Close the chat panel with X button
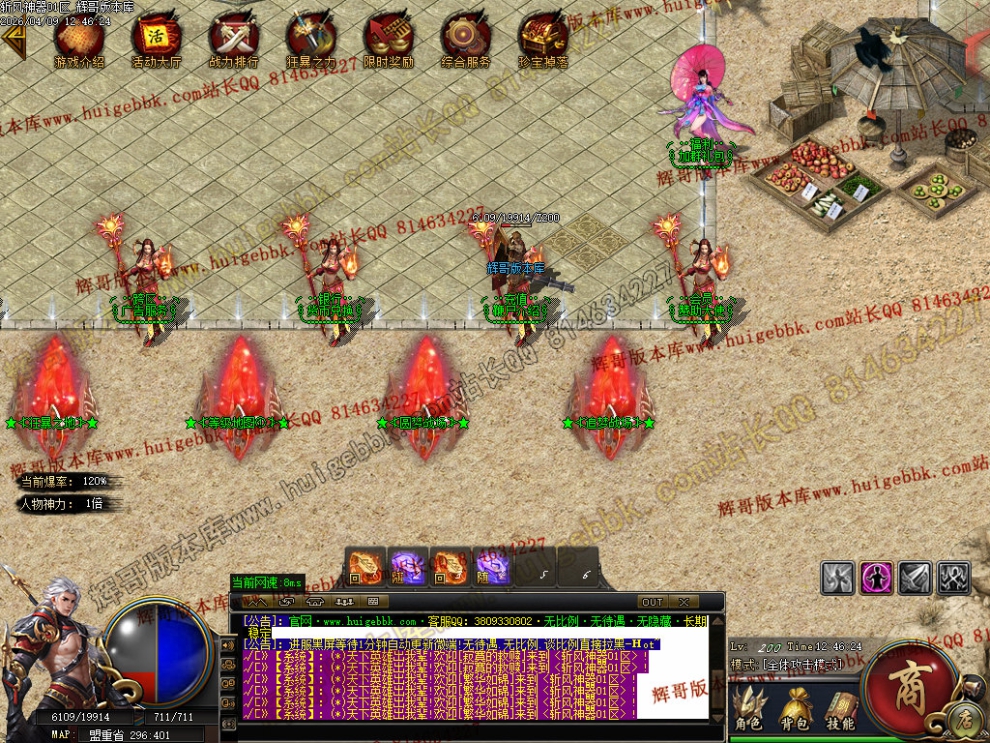This screenshot has height=743, width=990. point(684,602)
